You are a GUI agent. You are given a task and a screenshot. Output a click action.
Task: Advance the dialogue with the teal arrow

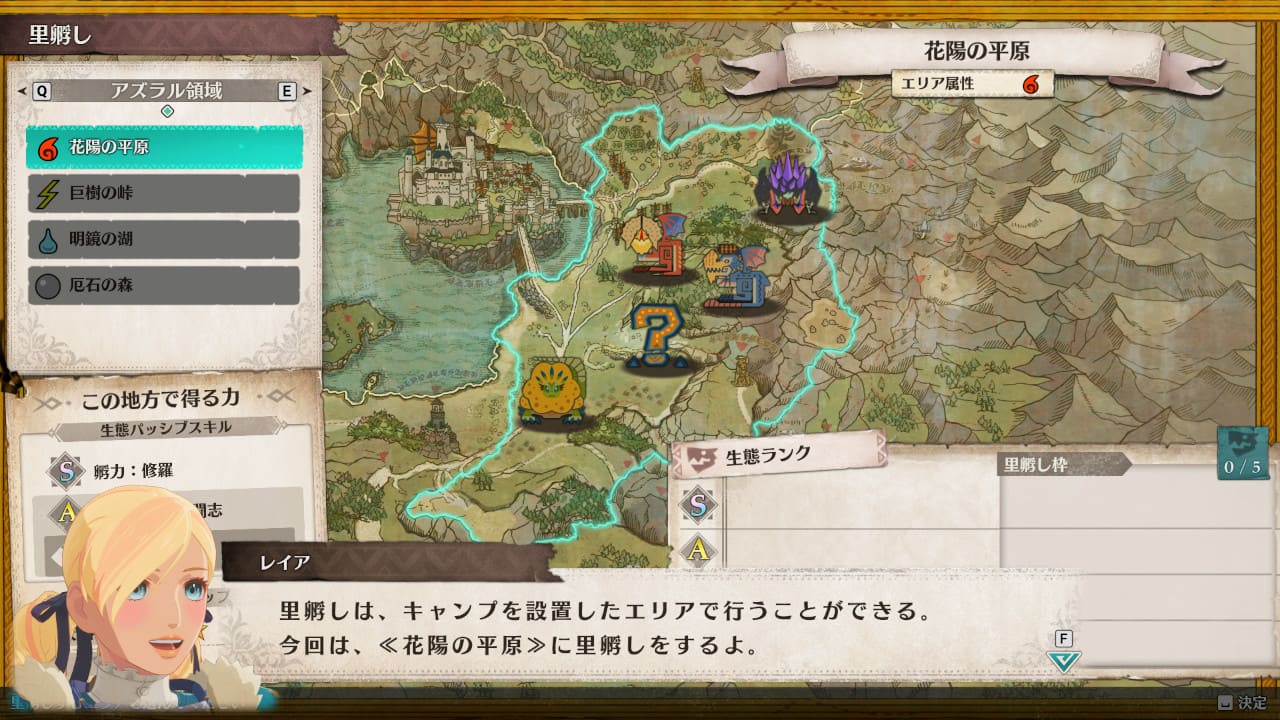point(1064,660)
